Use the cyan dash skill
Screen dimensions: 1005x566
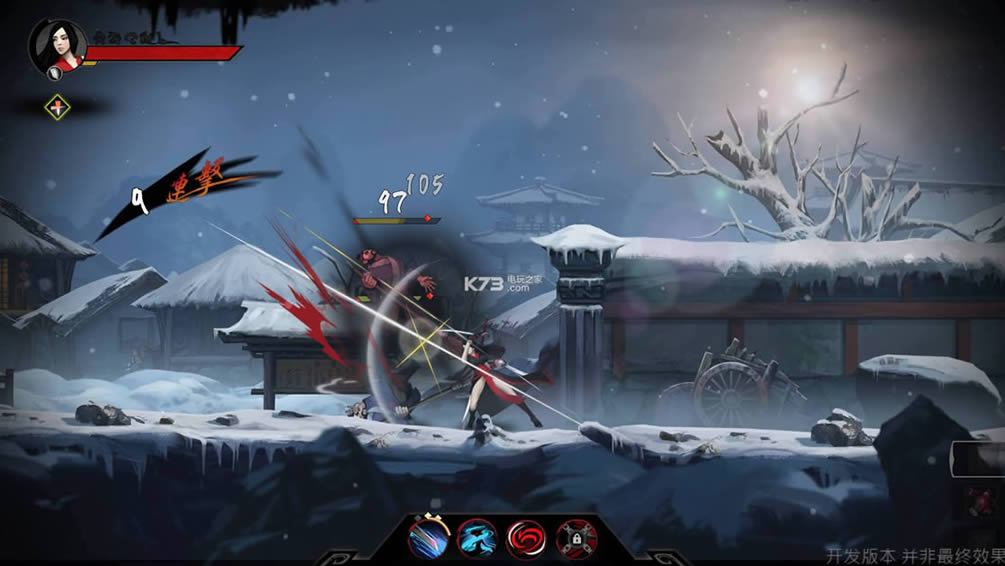[x=477, y=540]
